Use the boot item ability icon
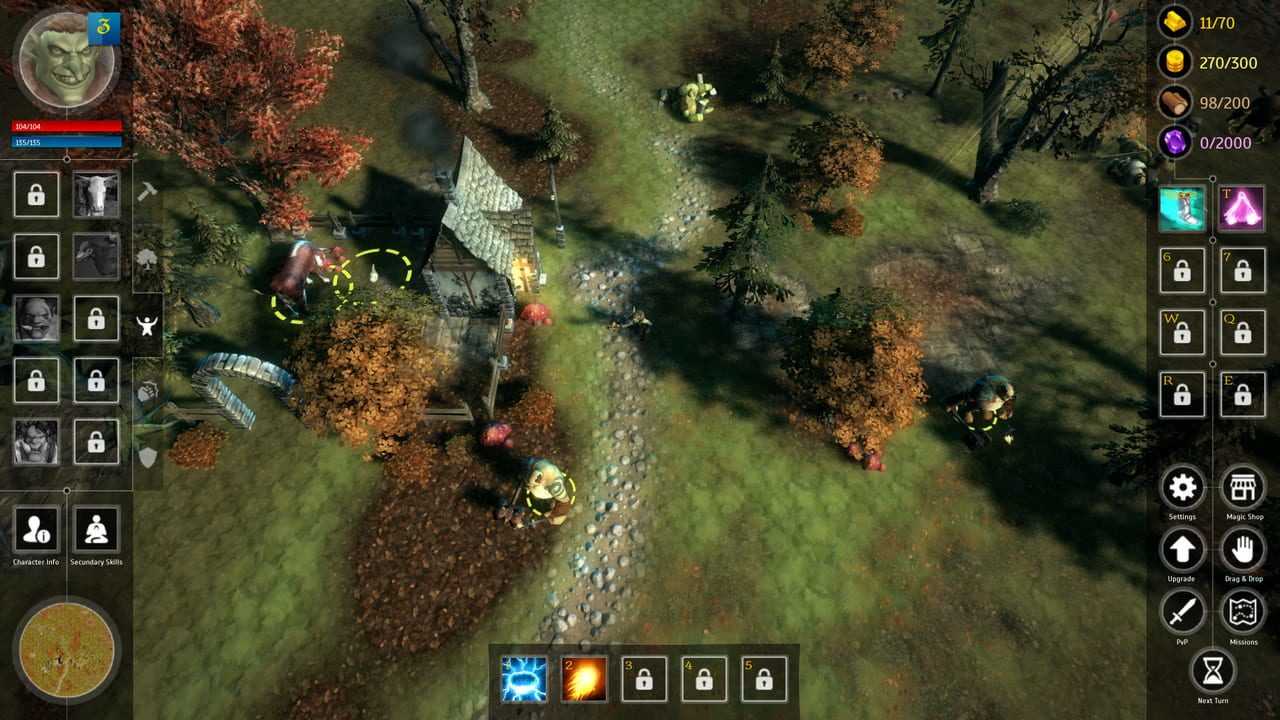The width and height of the screenshot is (1280, 720). (1182, 209)
